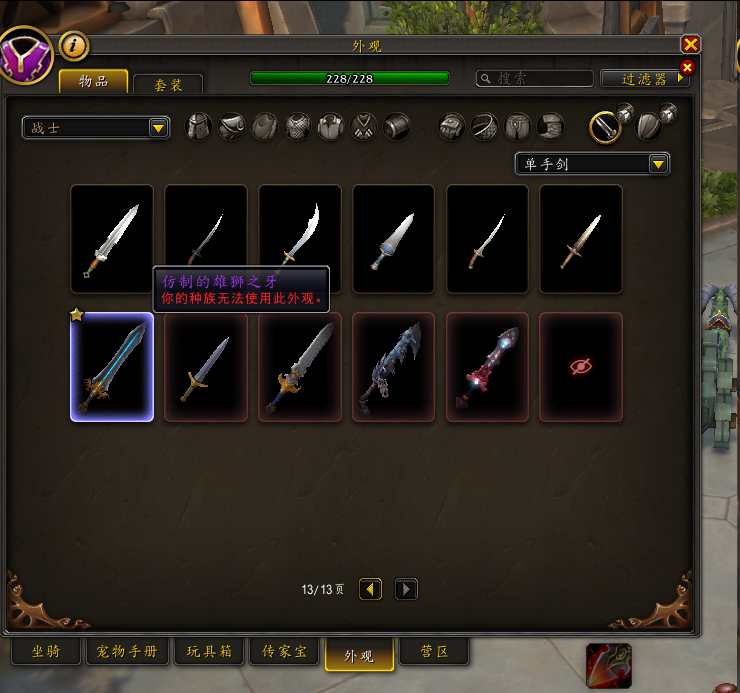Select the gloves slot icon
This screenshot has height=693, width=740.
point(452,127)
